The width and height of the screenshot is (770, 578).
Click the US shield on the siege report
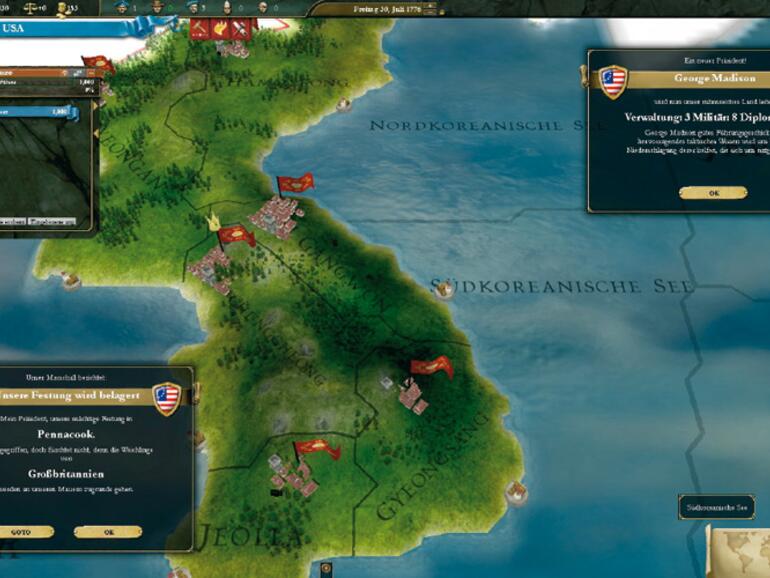[167, 398]
